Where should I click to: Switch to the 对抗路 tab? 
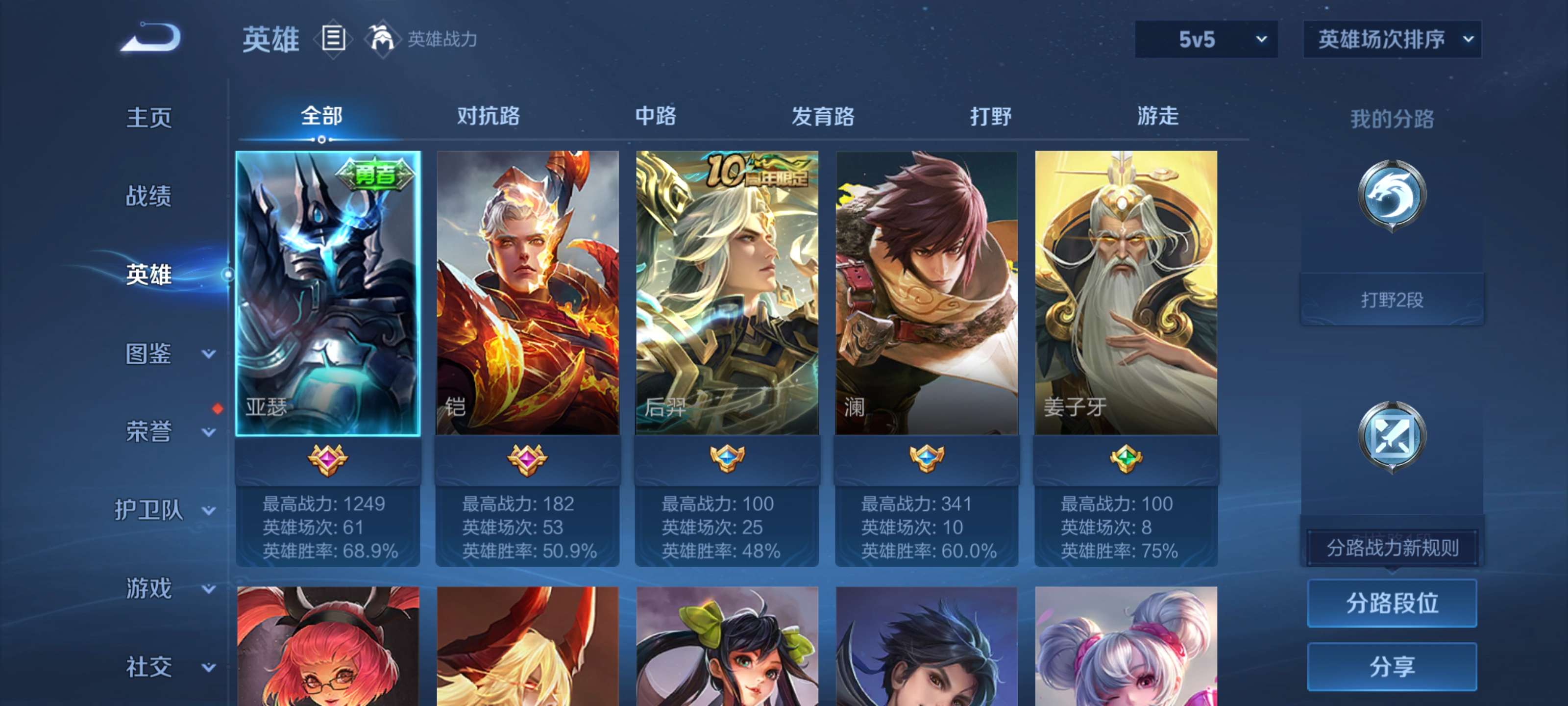[487, 116]
